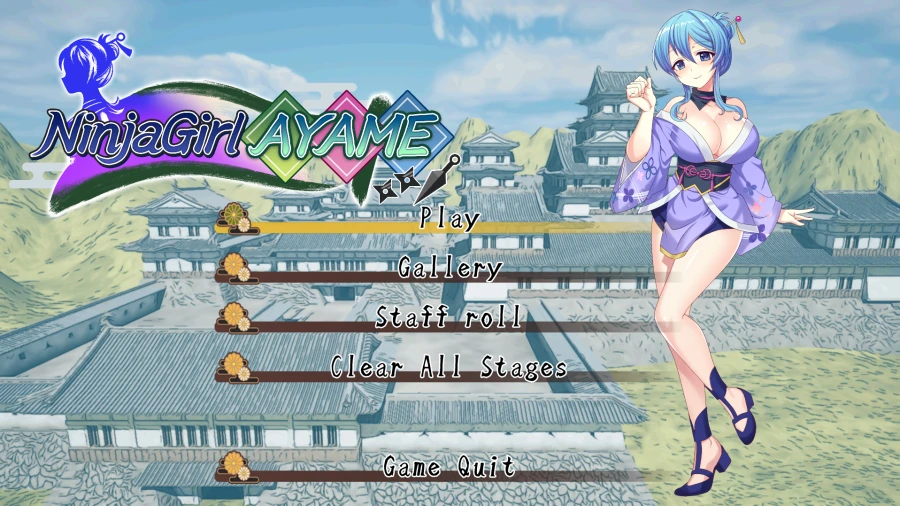Start the game with Play
Screen dimensions: 900x506
coord(449,218)
